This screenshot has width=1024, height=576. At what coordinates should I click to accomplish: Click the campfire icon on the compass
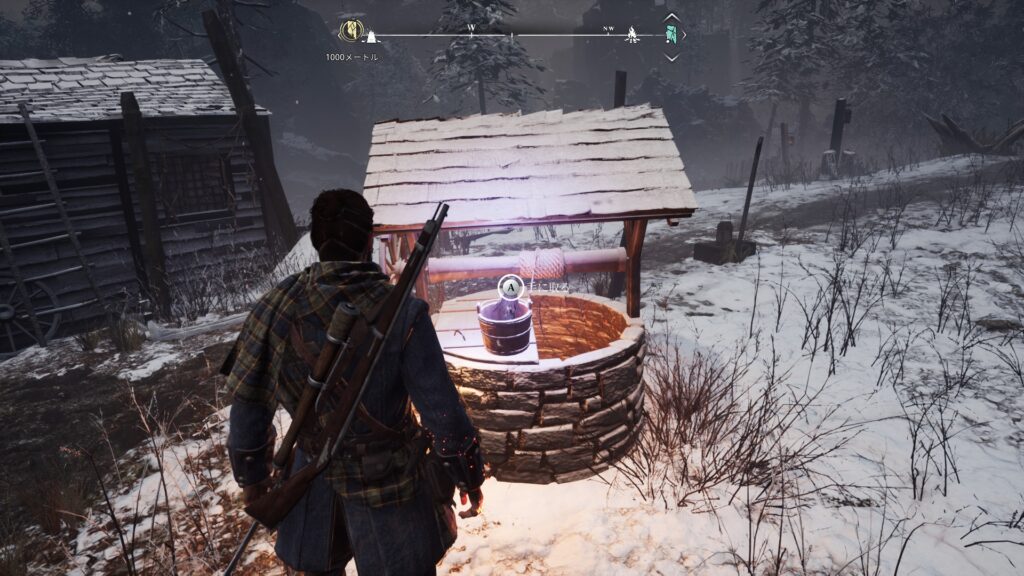pos(632,37)
